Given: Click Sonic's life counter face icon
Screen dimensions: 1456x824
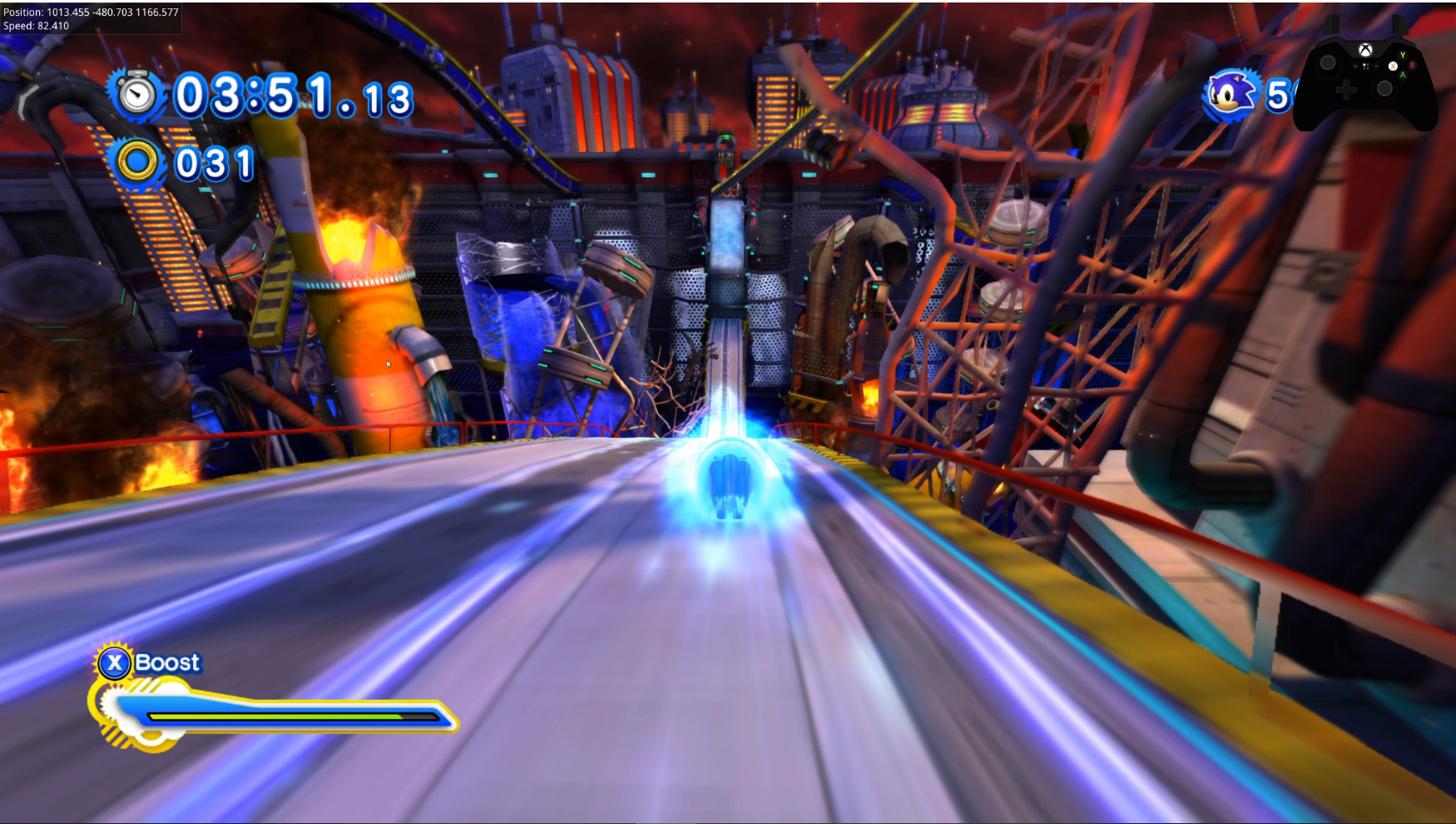Looking at the screenshot, I should pos(1229,96).
